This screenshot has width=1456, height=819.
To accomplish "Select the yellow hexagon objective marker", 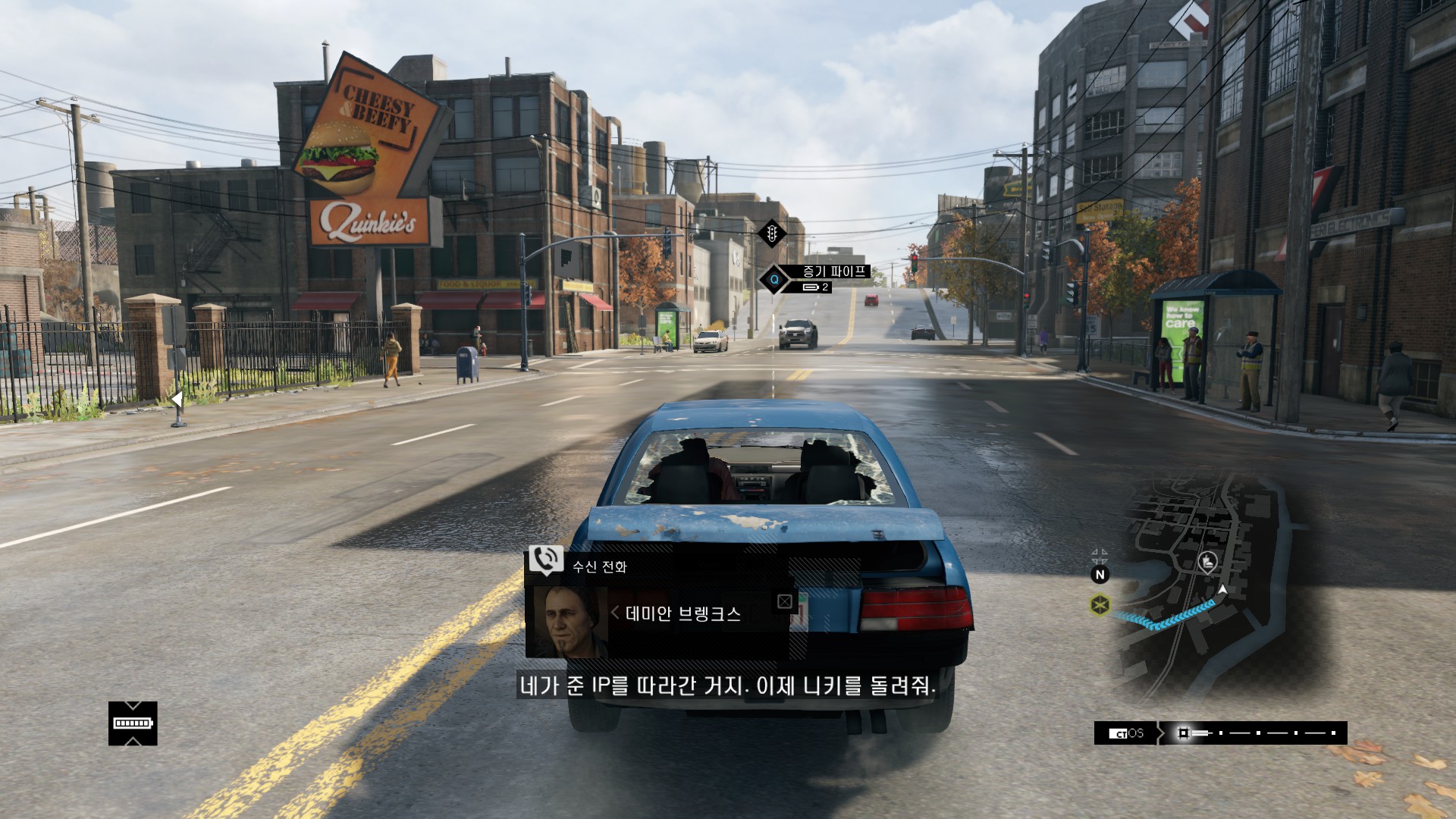I will (1100, 605).
